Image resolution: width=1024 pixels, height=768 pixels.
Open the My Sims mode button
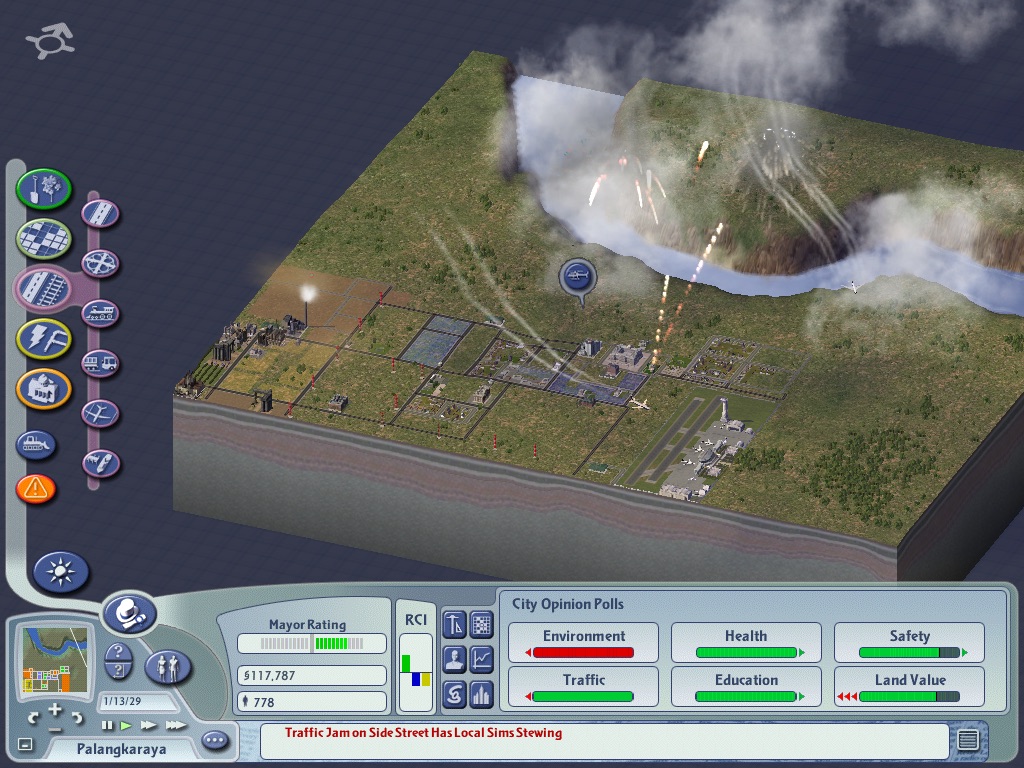click(x=168, y=666)
